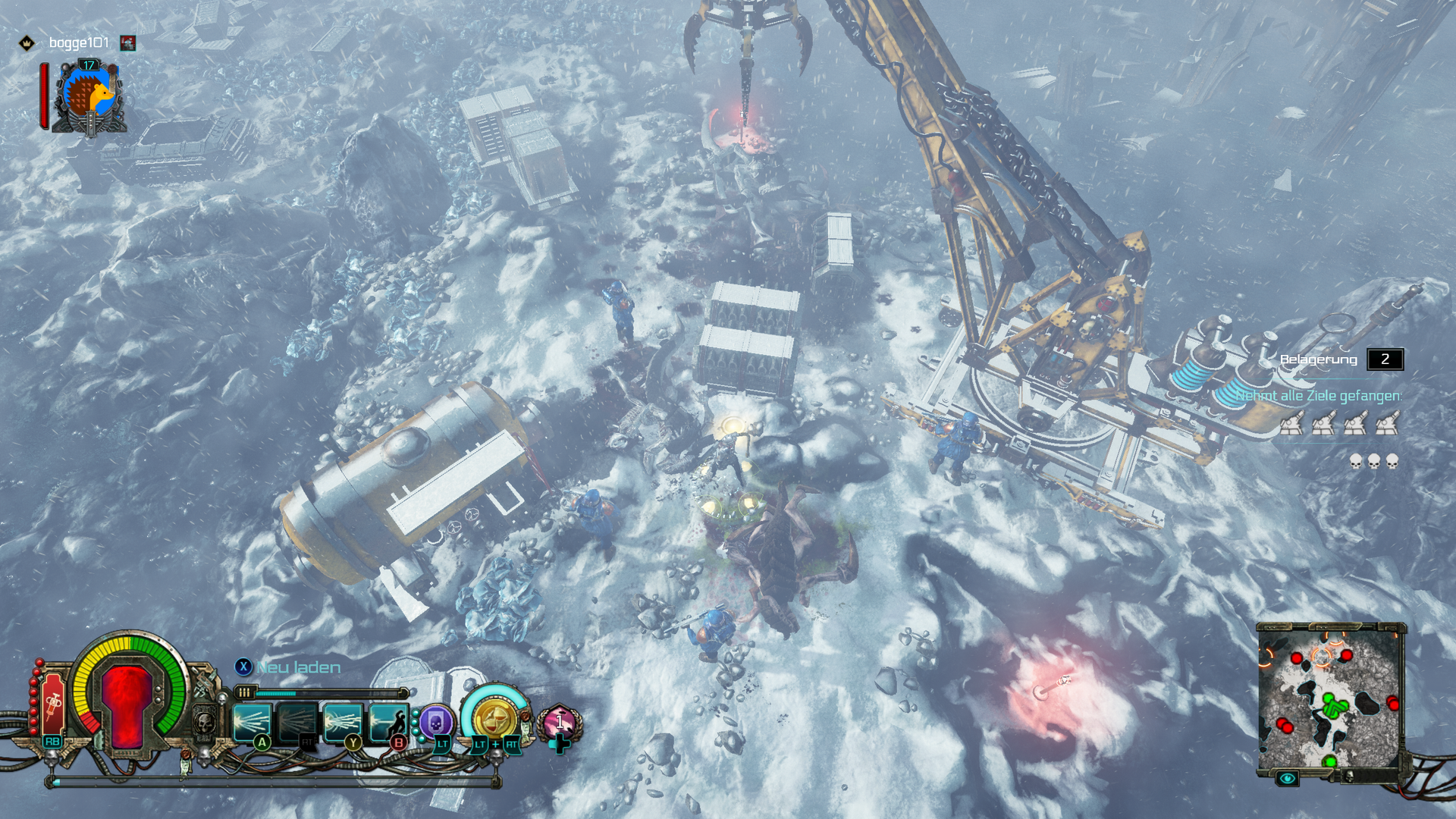Select the skull emblem beside the skill bar
This screenshot has width=1456, height=819.
tap(205, 723)
